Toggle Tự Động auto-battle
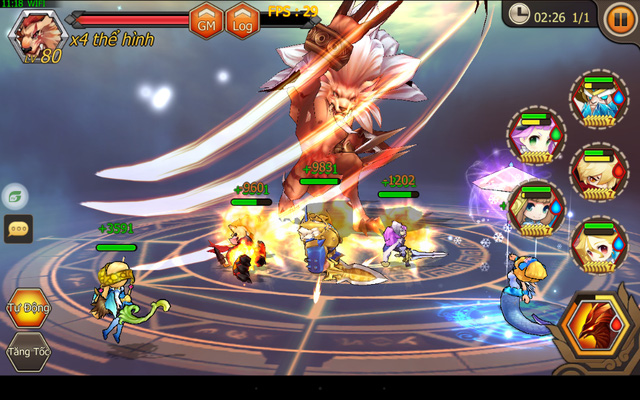The height and width of the screenshot is (400, 640). pyautogui.click(x=27, y=309)
